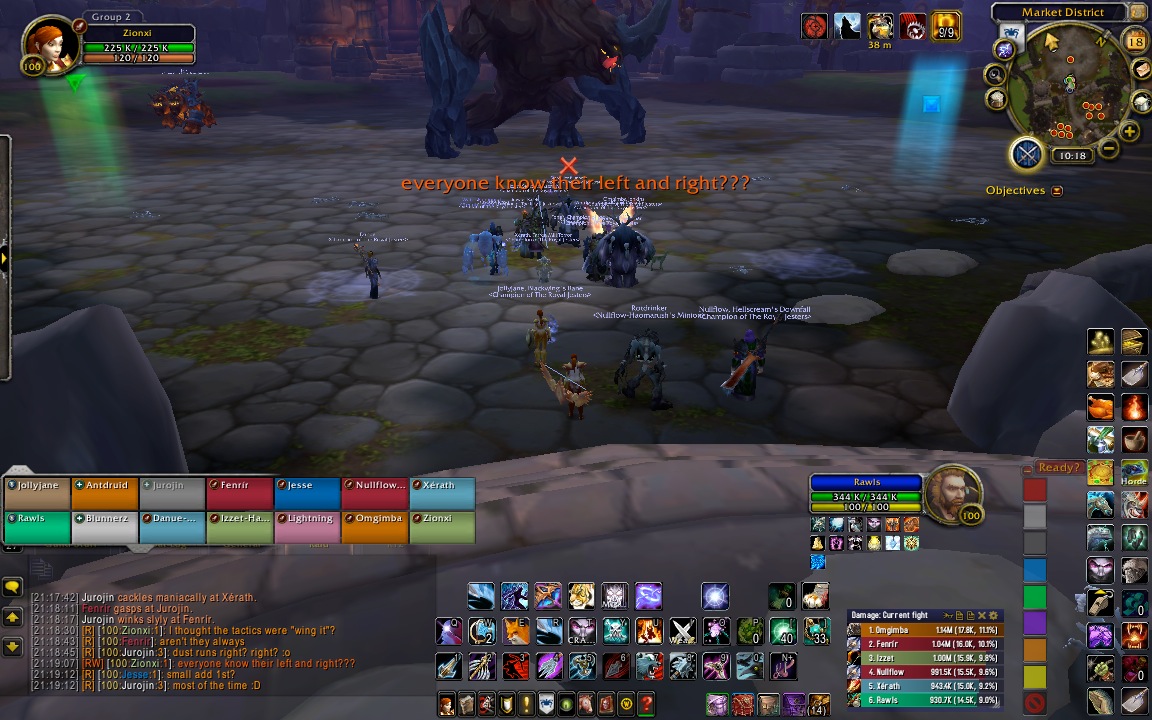Open damage meter settings gear
The image size is (1152, 720).
pyautogui.click(x=993, y=615)
